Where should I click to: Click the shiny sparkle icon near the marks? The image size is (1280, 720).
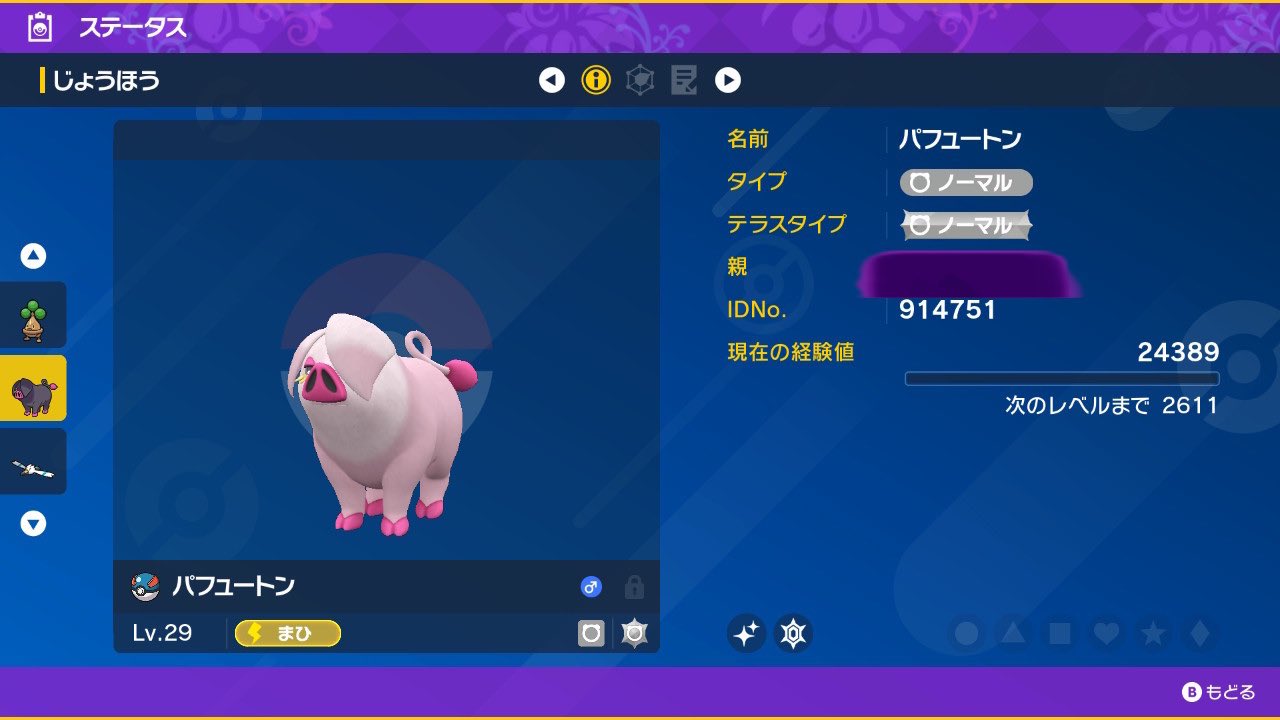pyautogui.click(x=748, y=634)
